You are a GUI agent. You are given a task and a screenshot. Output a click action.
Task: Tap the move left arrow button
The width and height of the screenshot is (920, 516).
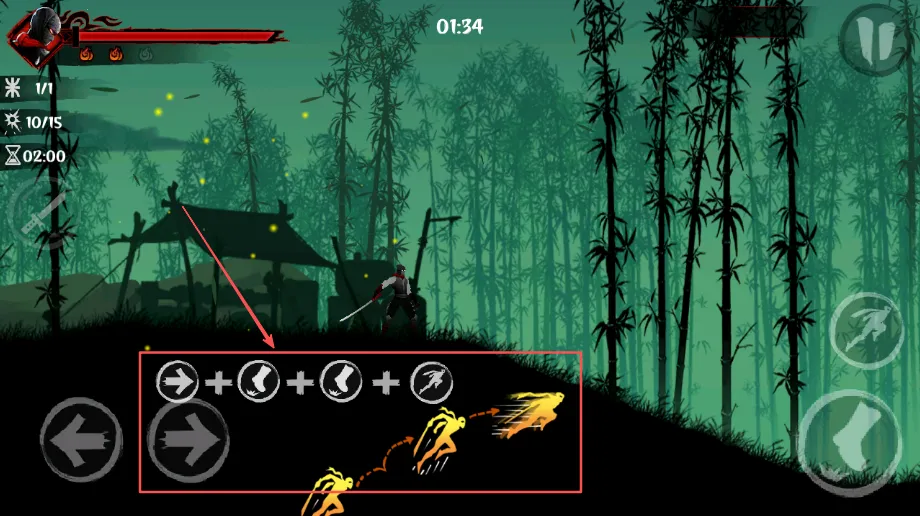point(81,440)
